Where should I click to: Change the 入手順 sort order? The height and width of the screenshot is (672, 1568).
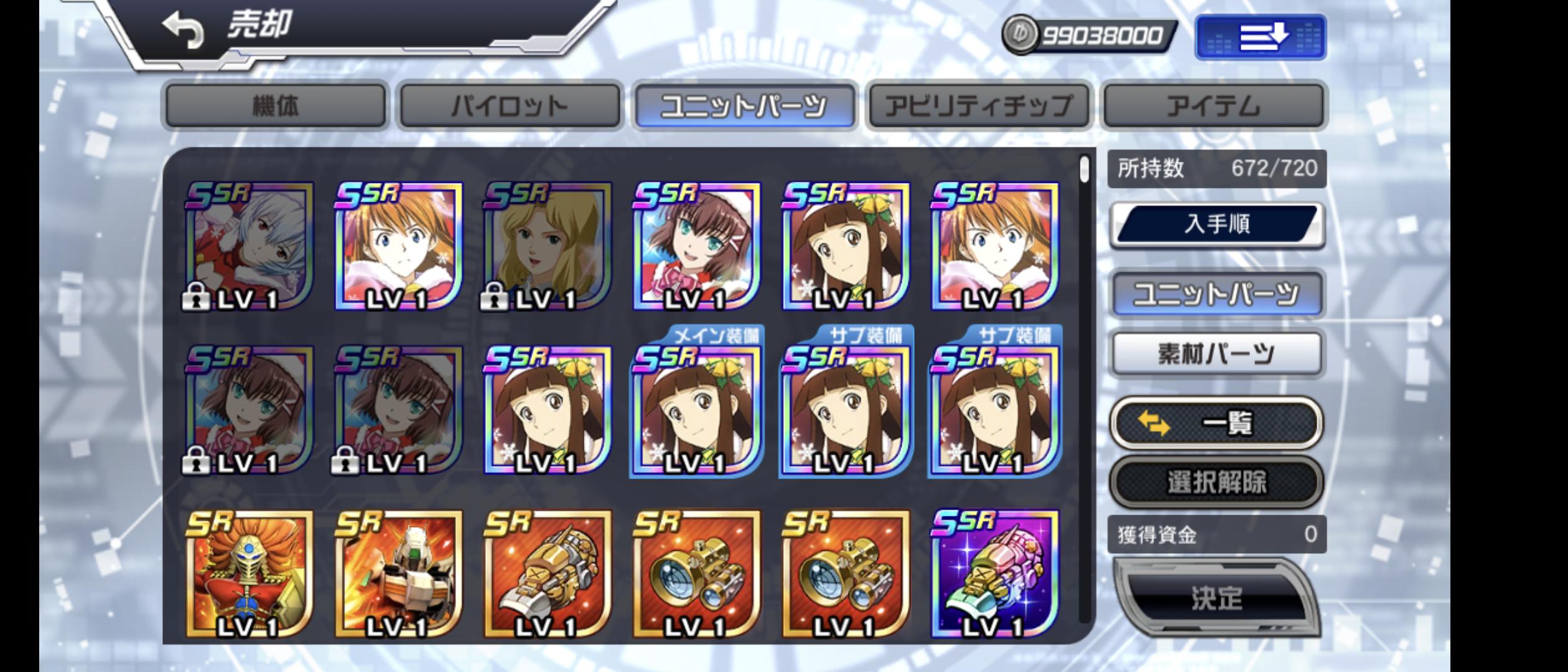pos(1217,224)
